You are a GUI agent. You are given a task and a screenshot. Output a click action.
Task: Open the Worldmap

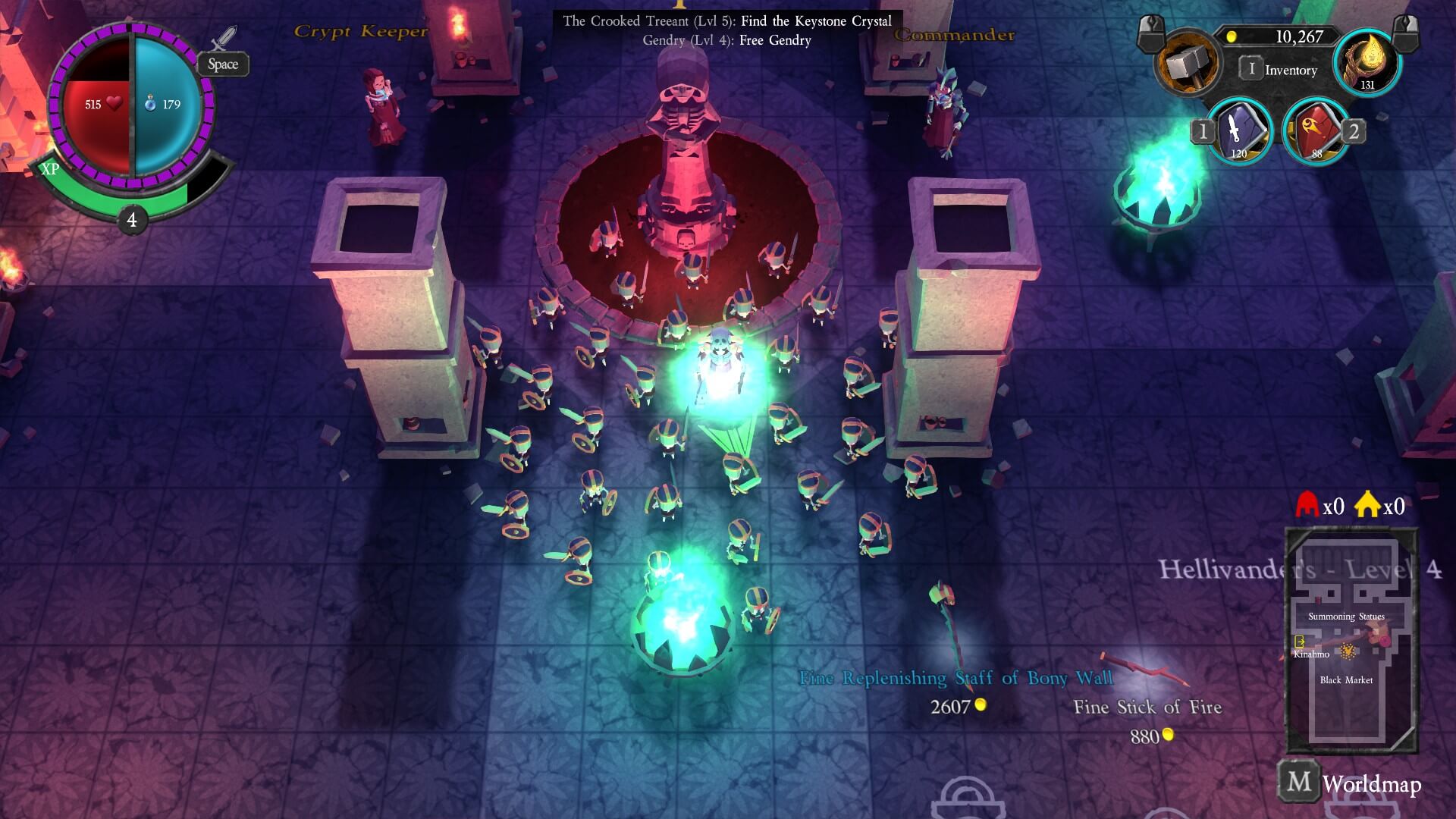point(1351,783)
